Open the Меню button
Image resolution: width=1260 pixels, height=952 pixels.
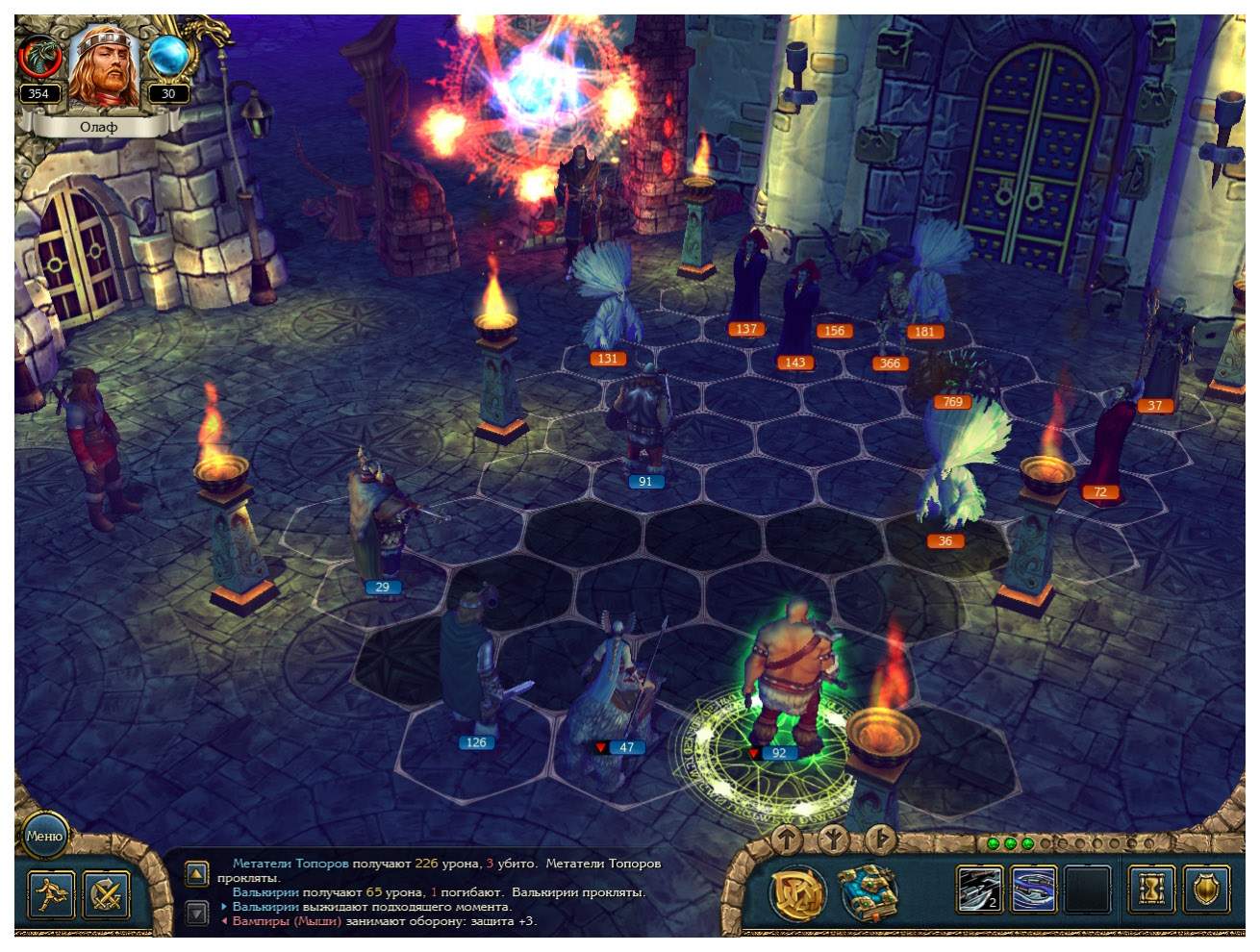click(44, 835)
